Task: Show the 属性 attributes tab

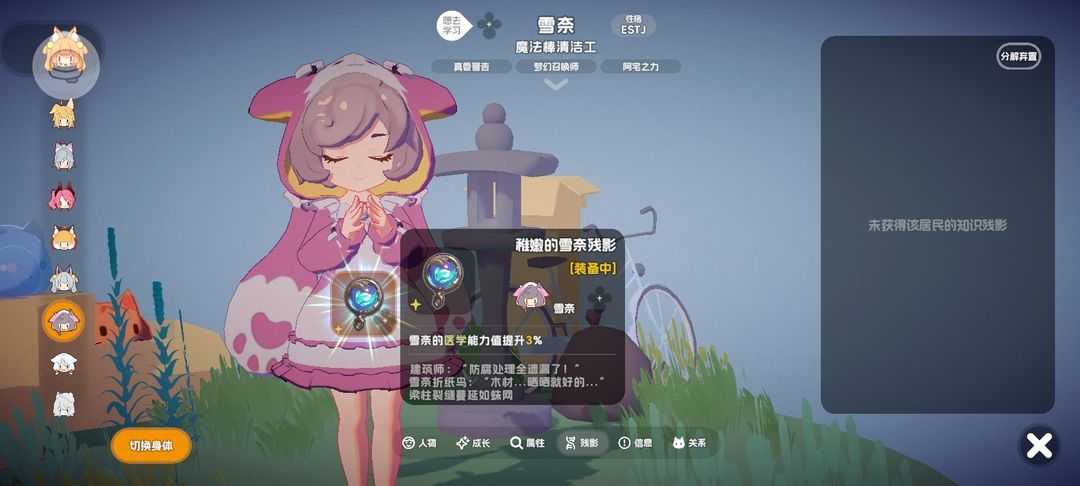Action: coord(527,443)
